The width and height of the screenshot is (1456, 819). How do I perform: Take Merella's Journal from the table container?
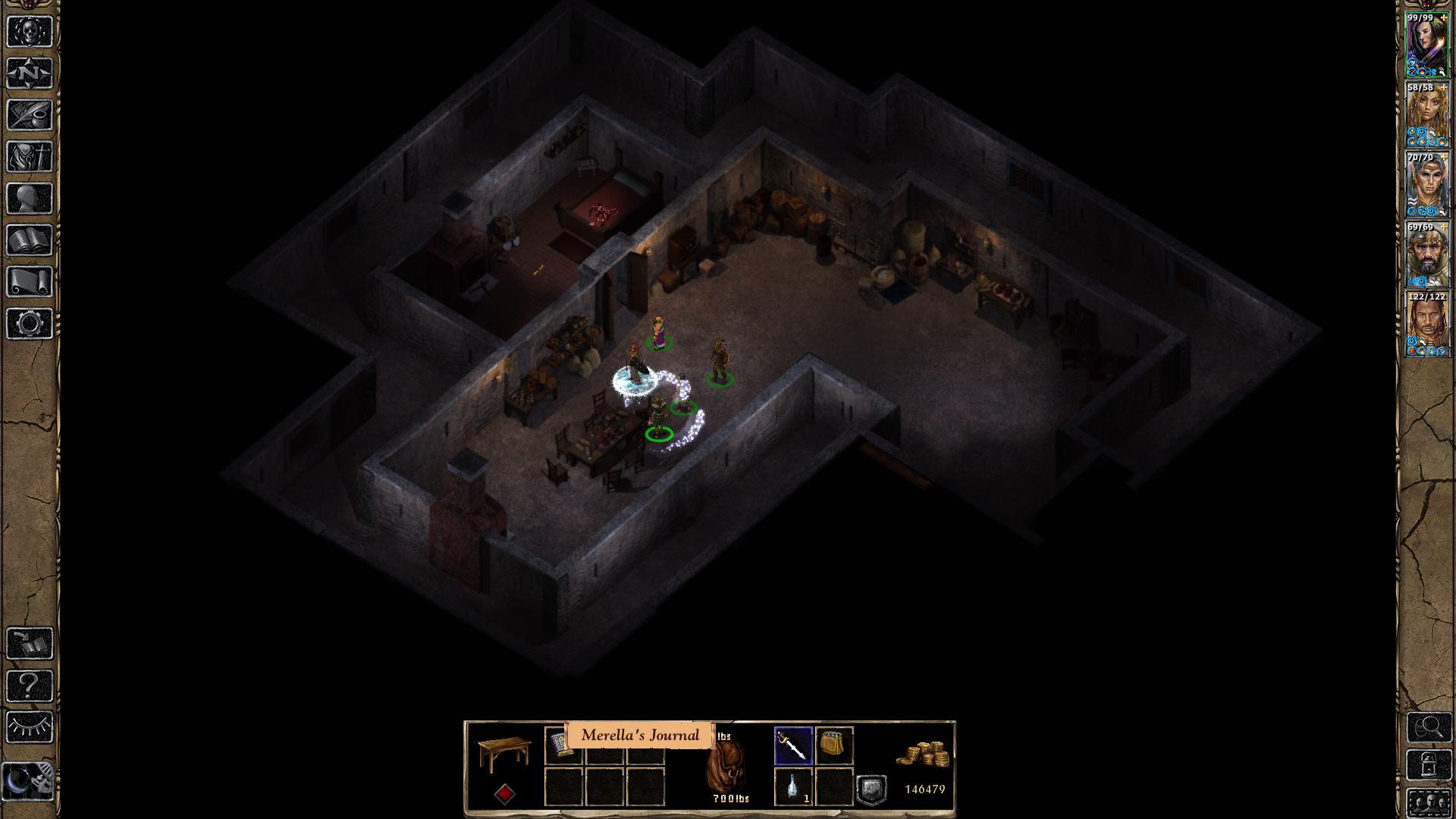point(562,745)
